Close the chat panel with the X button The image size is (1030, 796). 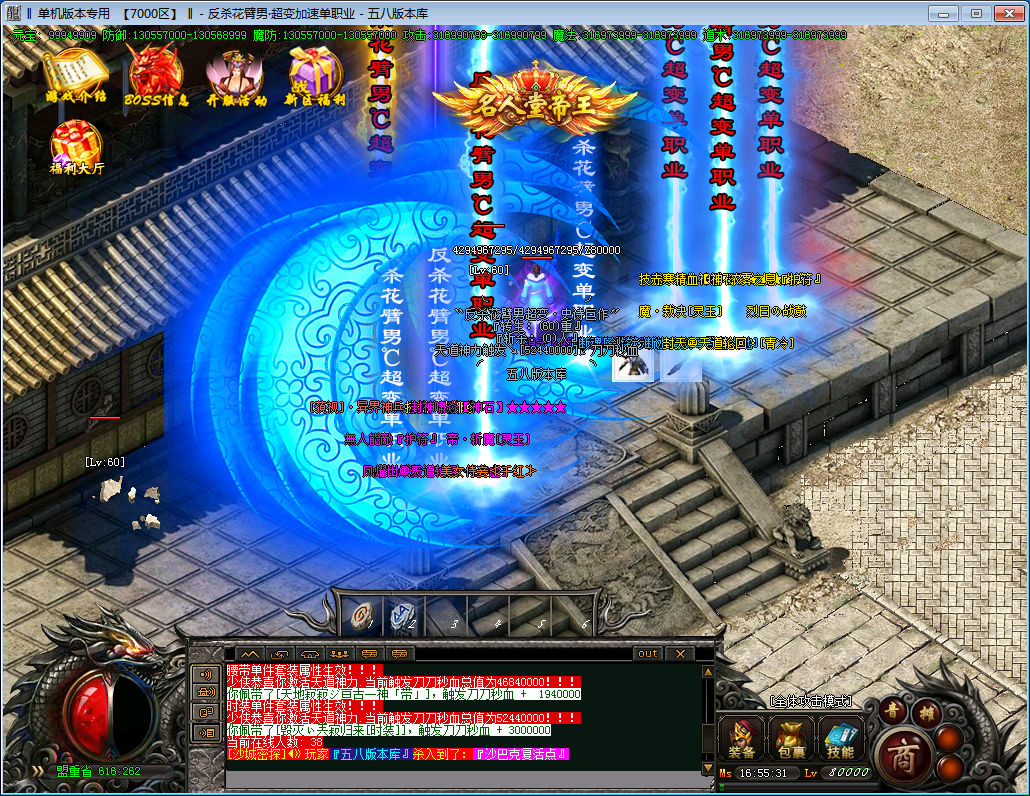coord(680,653)
